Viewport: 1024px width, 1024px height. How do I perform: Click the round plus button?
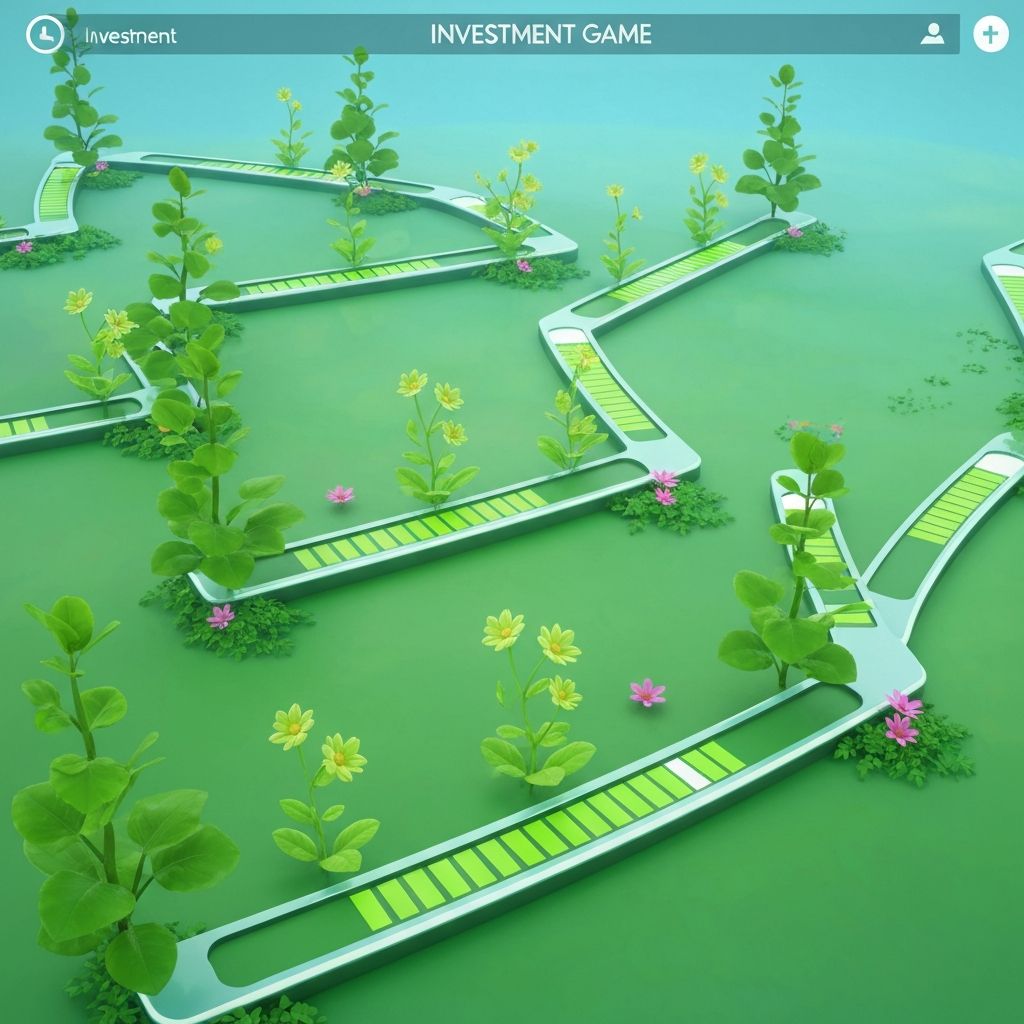point(990,35)
